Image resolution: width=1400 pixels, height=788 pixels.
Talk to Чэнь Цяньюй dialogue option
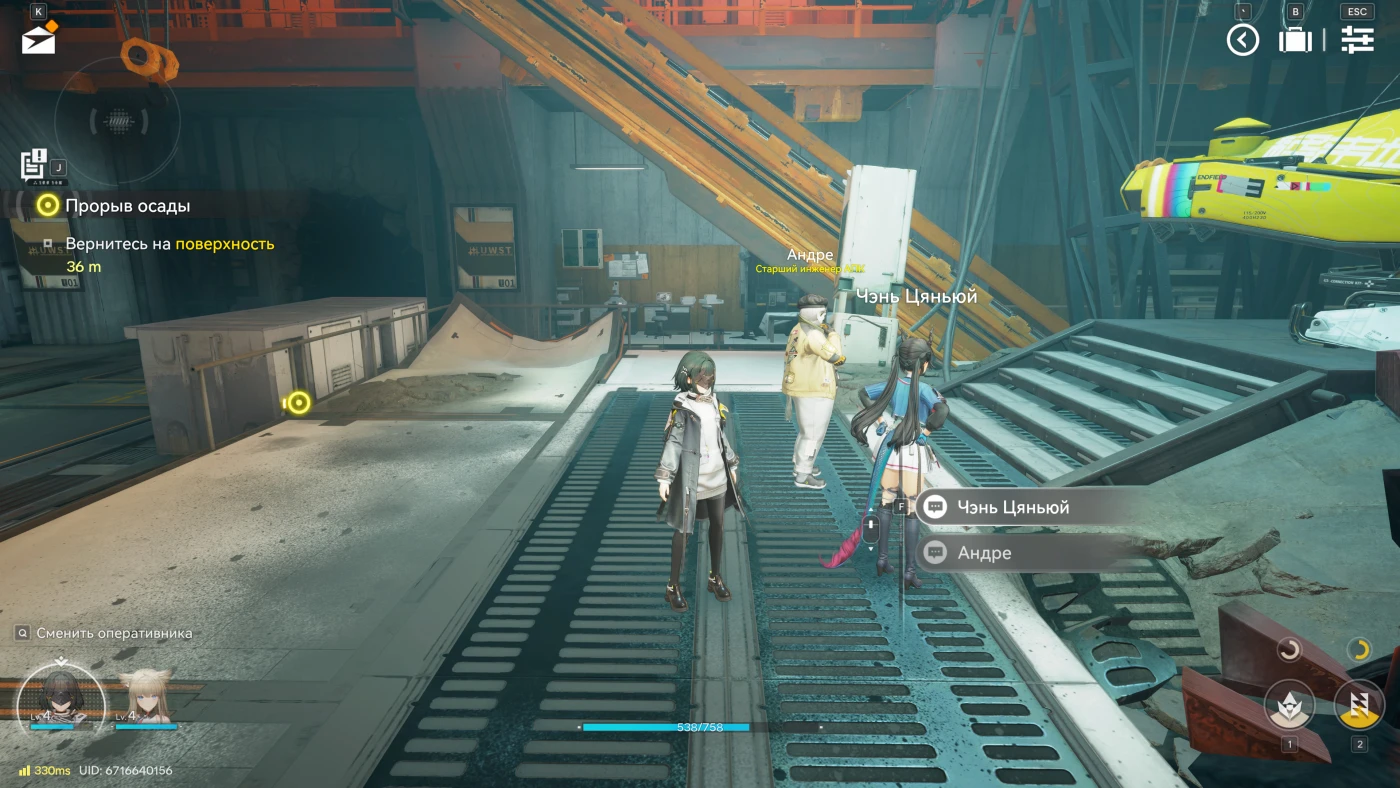(1012, 507)
